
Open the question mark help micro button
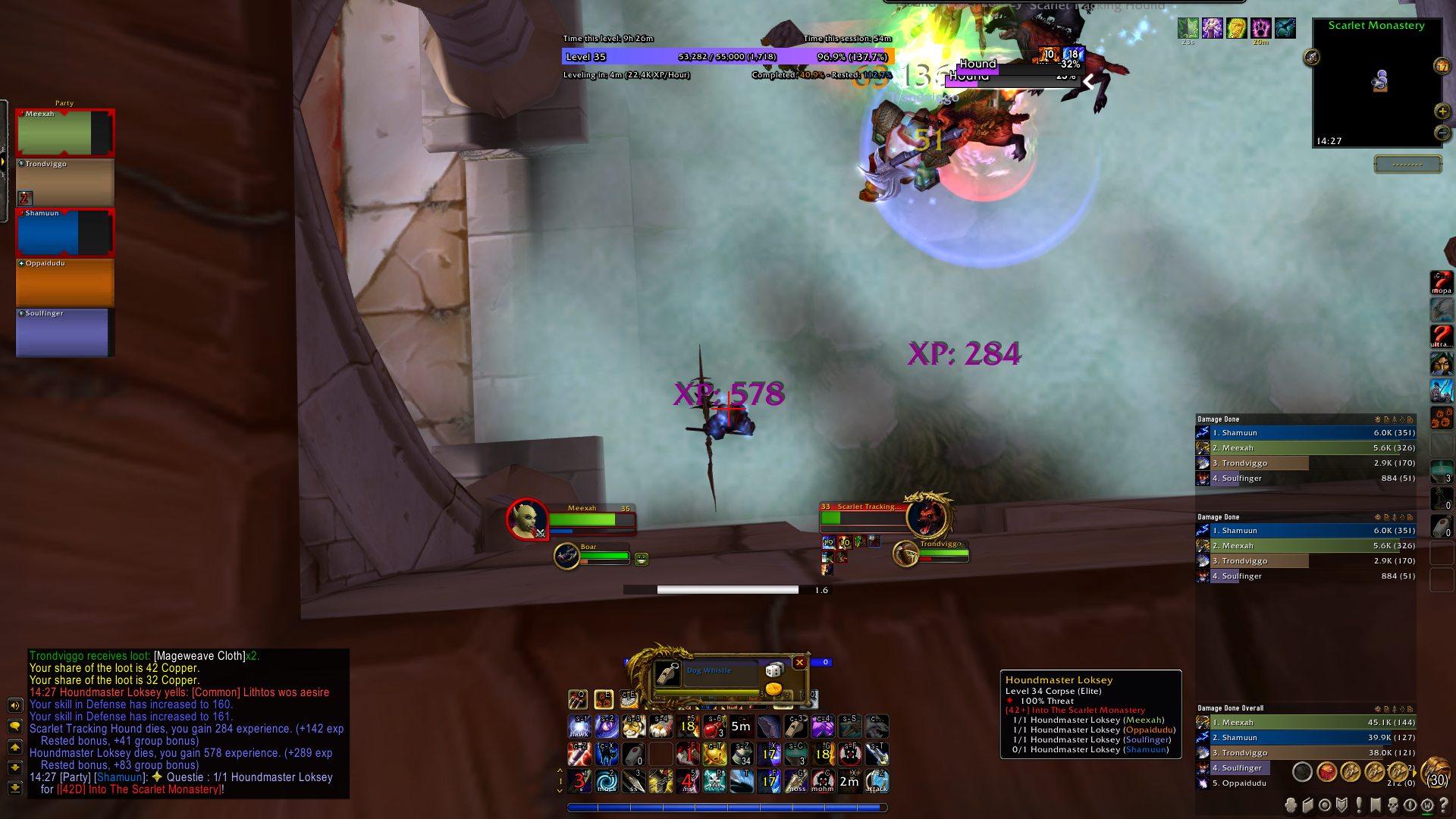click(x=1444, y=805)
